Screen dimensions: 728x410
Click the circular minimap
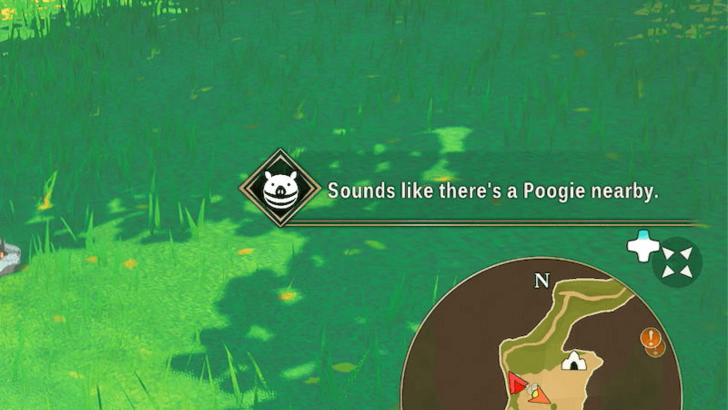[545, 345]
